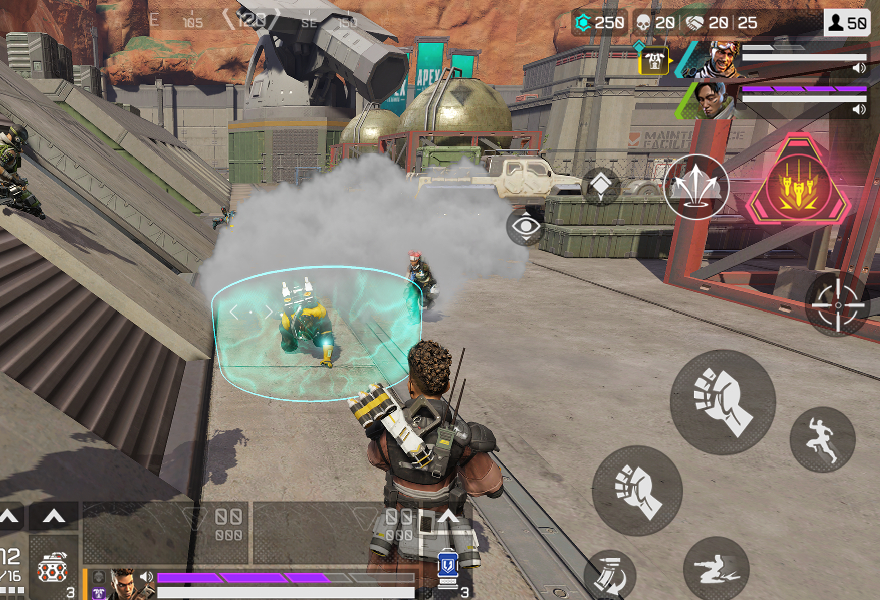This screenshot has width=880, height=600.
Task: Select the Crypto teammate portrait
Action: pos(711,99)
